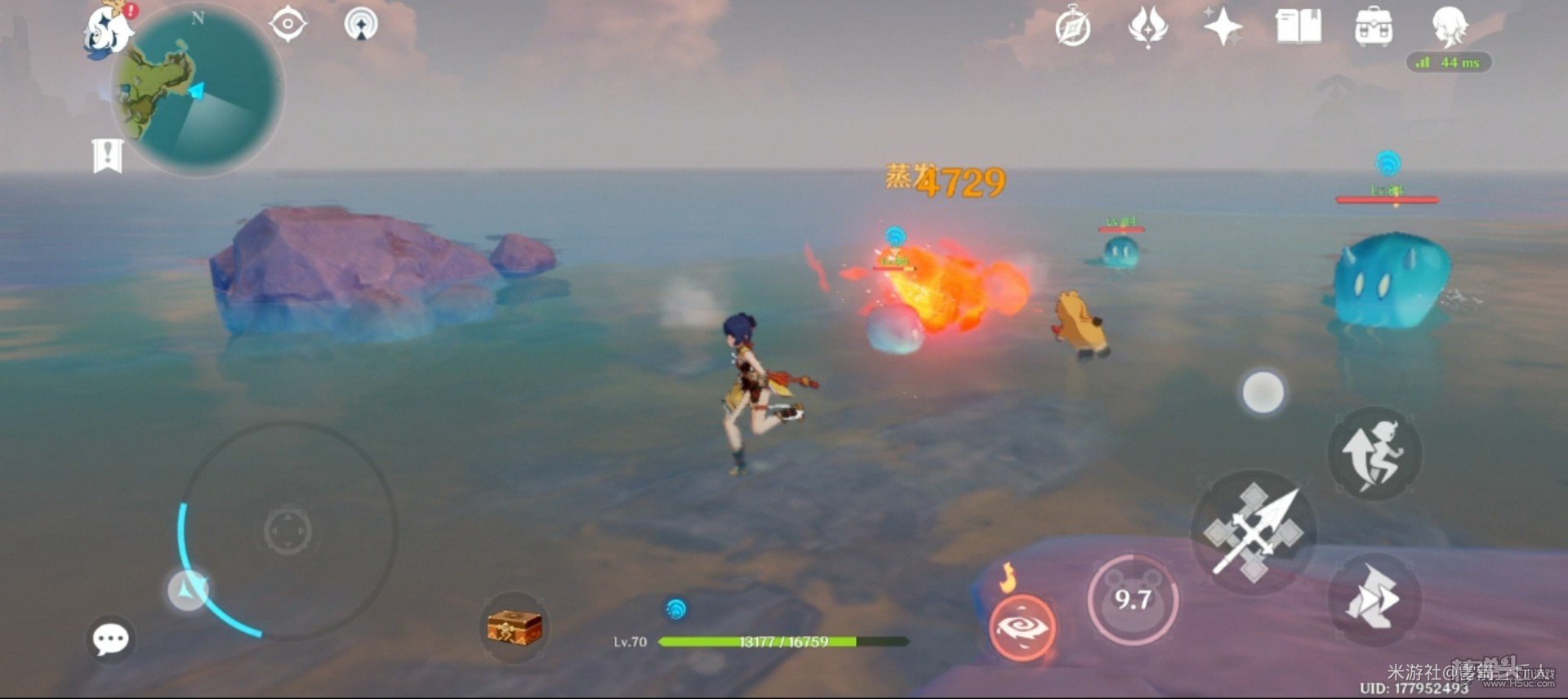The width and height of the screenshot is (1568, 699).
Task: Activate the Pyro elemental burst
Action: click(x=1022, y=627)
